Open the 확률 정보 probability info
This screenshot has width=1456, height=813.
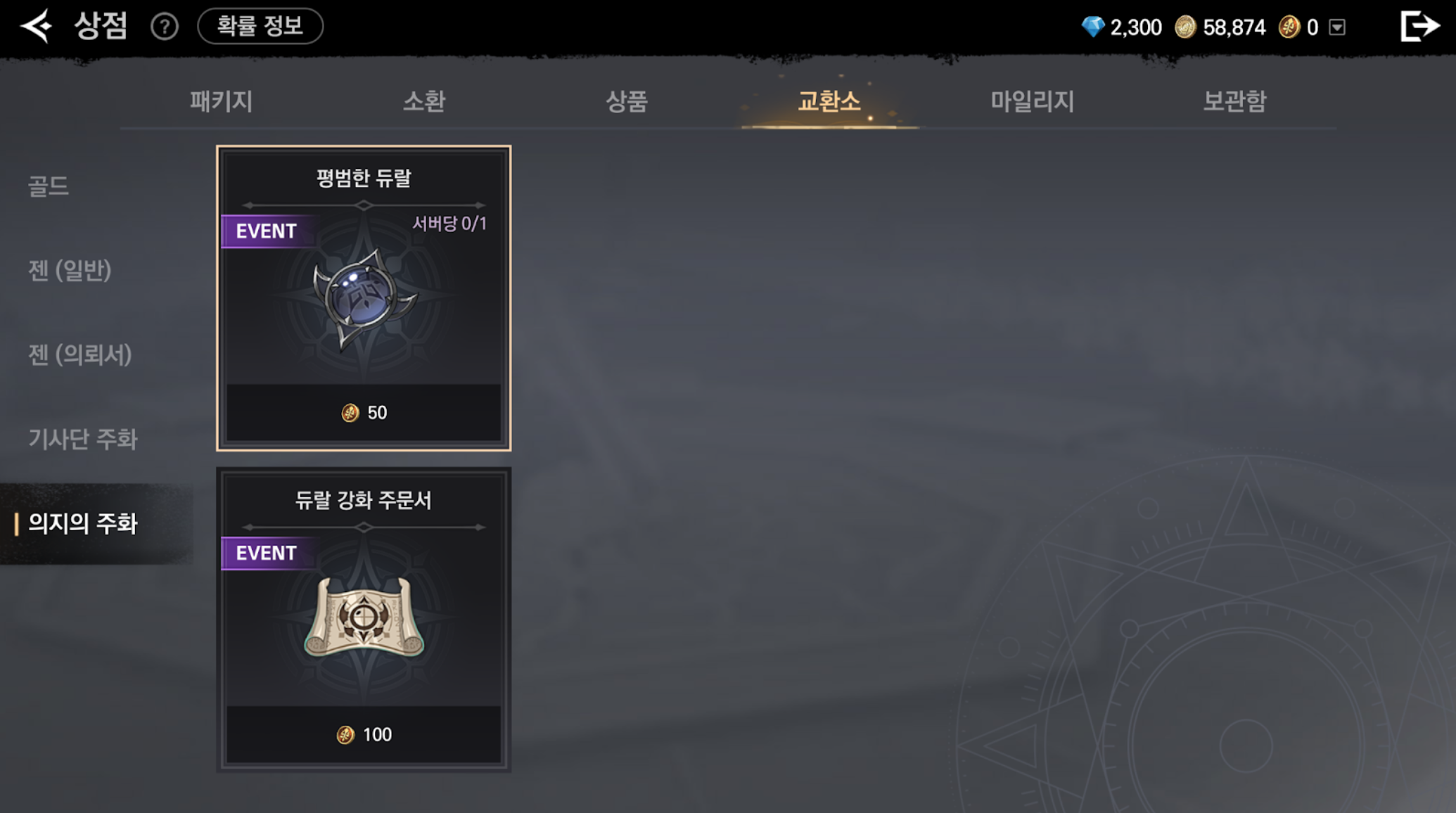(260, 26)
